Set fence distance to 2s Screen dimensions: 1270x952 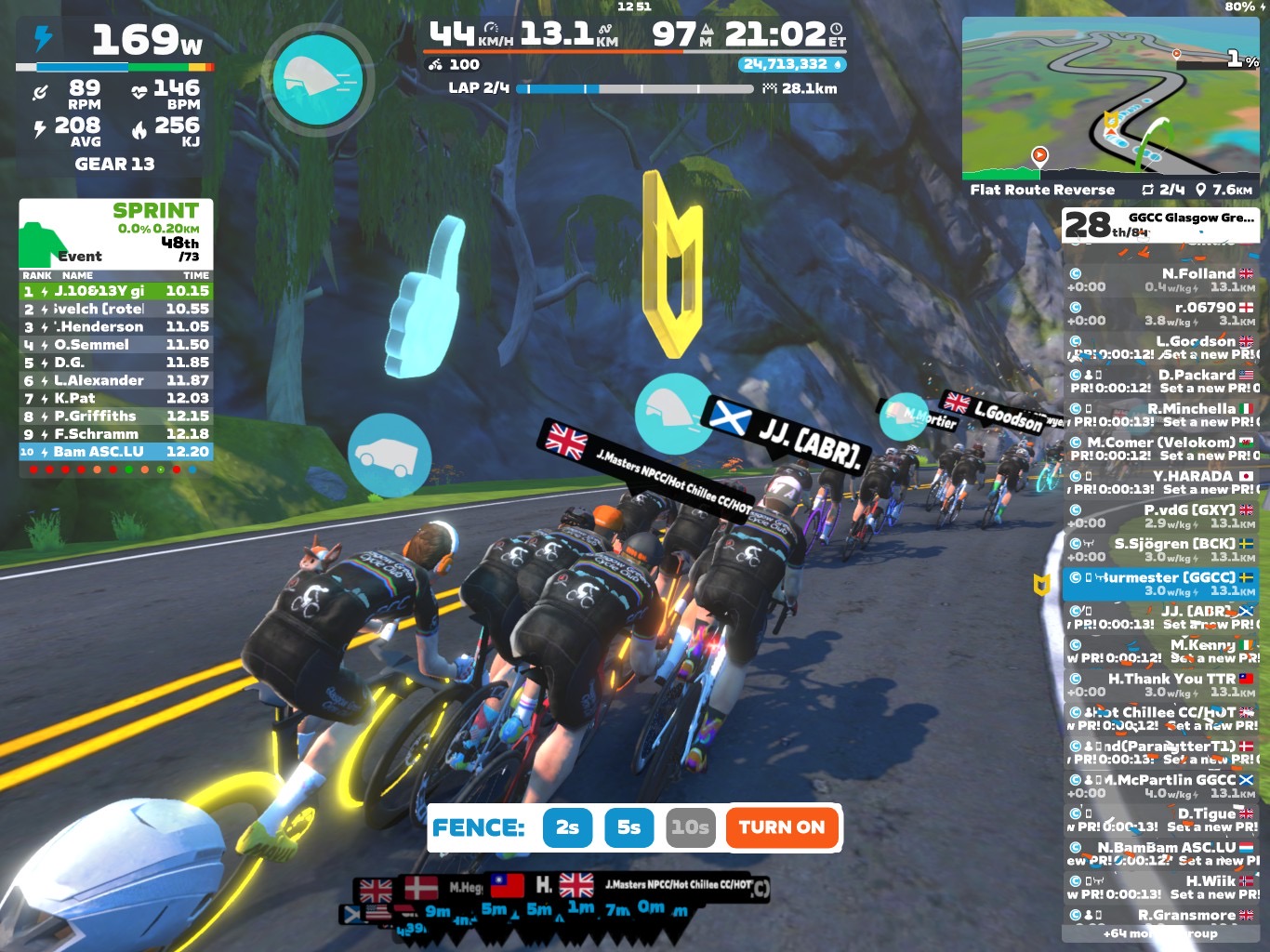567,827
